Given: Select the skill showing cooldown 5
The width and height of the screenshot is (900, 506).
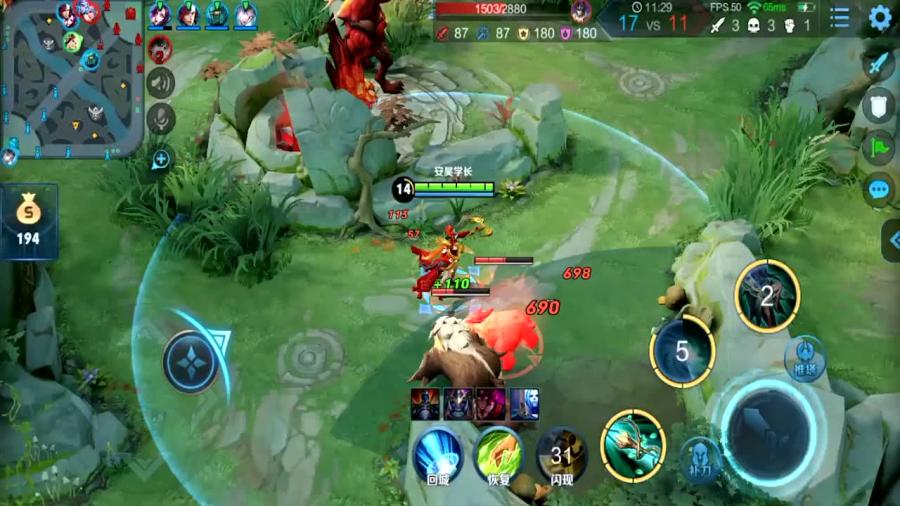Looking at the screenshot, I should pyautogui.click(x=682, y=351).
